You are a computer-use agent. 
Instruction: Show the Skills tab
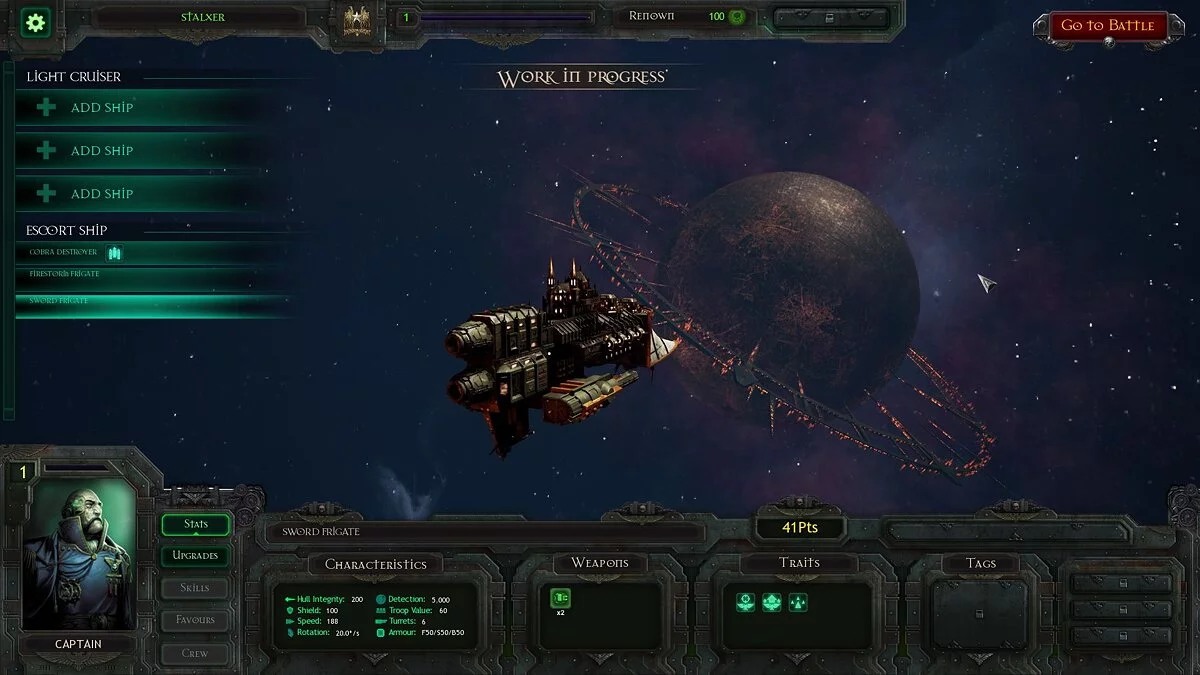195,587
